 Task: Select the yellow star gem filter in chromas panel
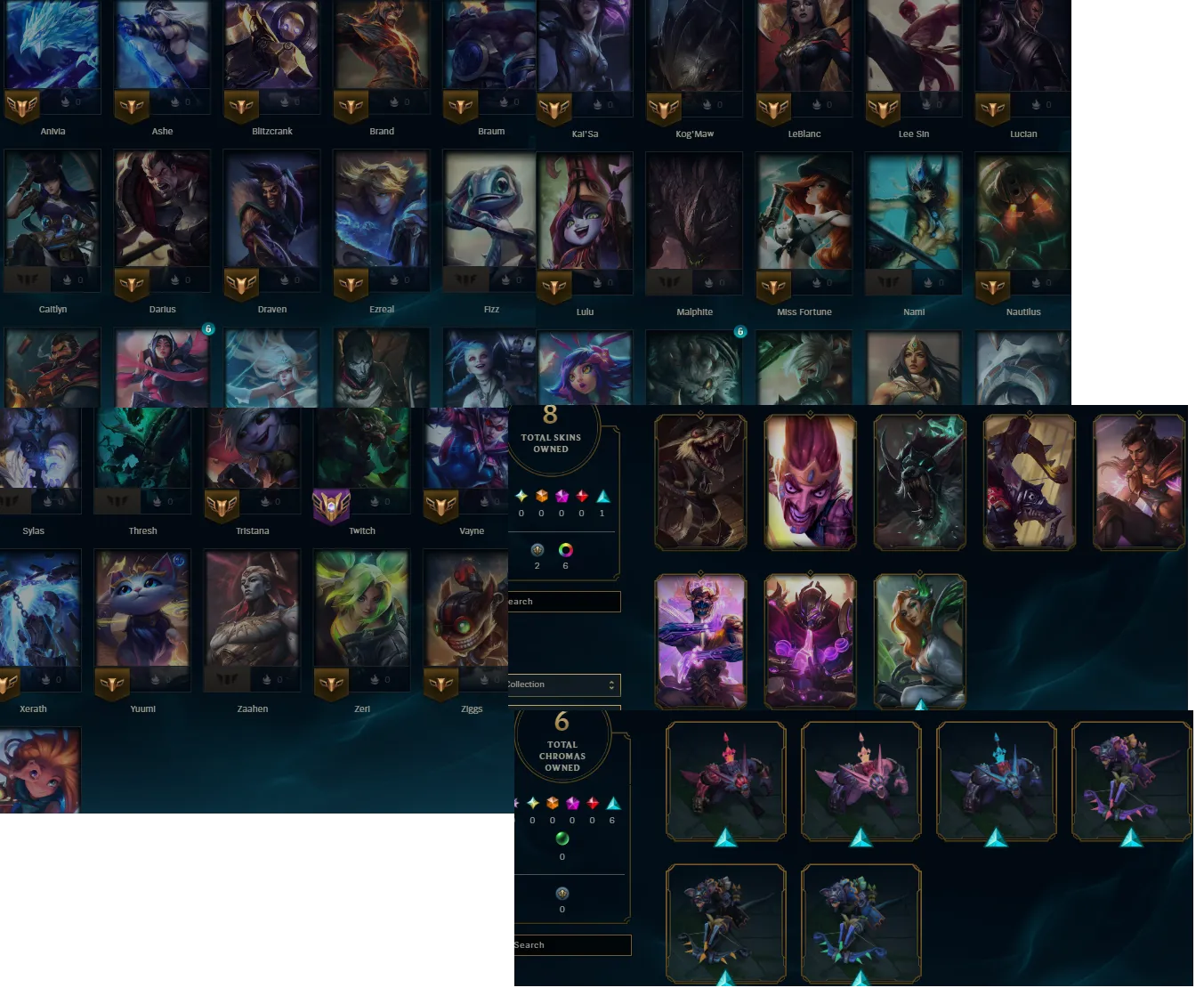point(532,802)
